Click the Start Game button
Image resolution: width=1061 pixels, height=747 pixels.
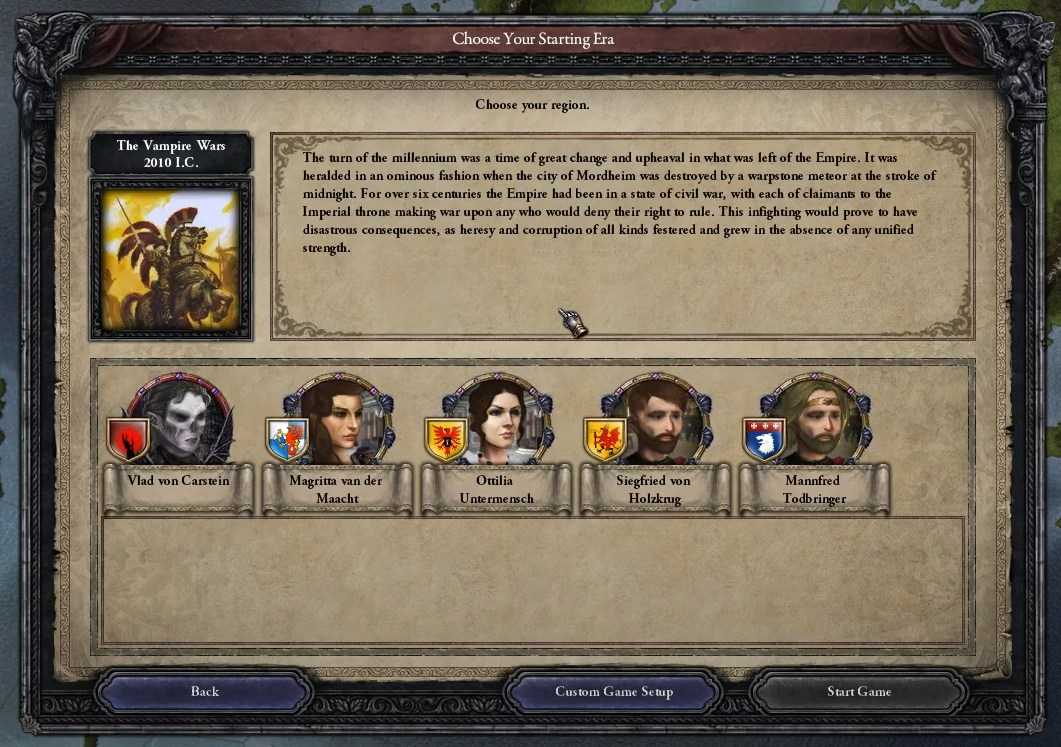(x=858, y=691)
